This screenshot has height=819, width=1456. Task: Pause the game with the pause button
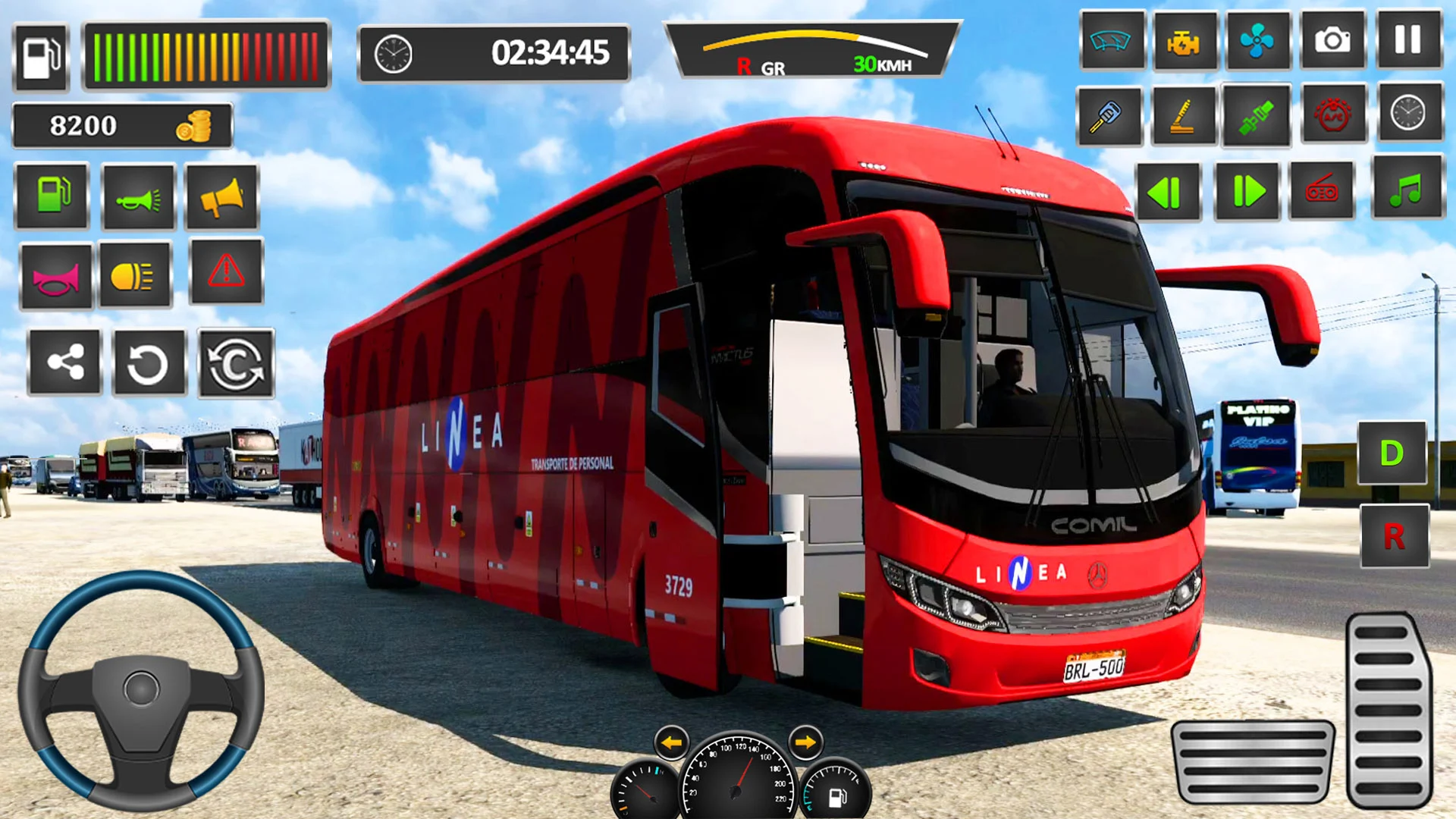1407,40
